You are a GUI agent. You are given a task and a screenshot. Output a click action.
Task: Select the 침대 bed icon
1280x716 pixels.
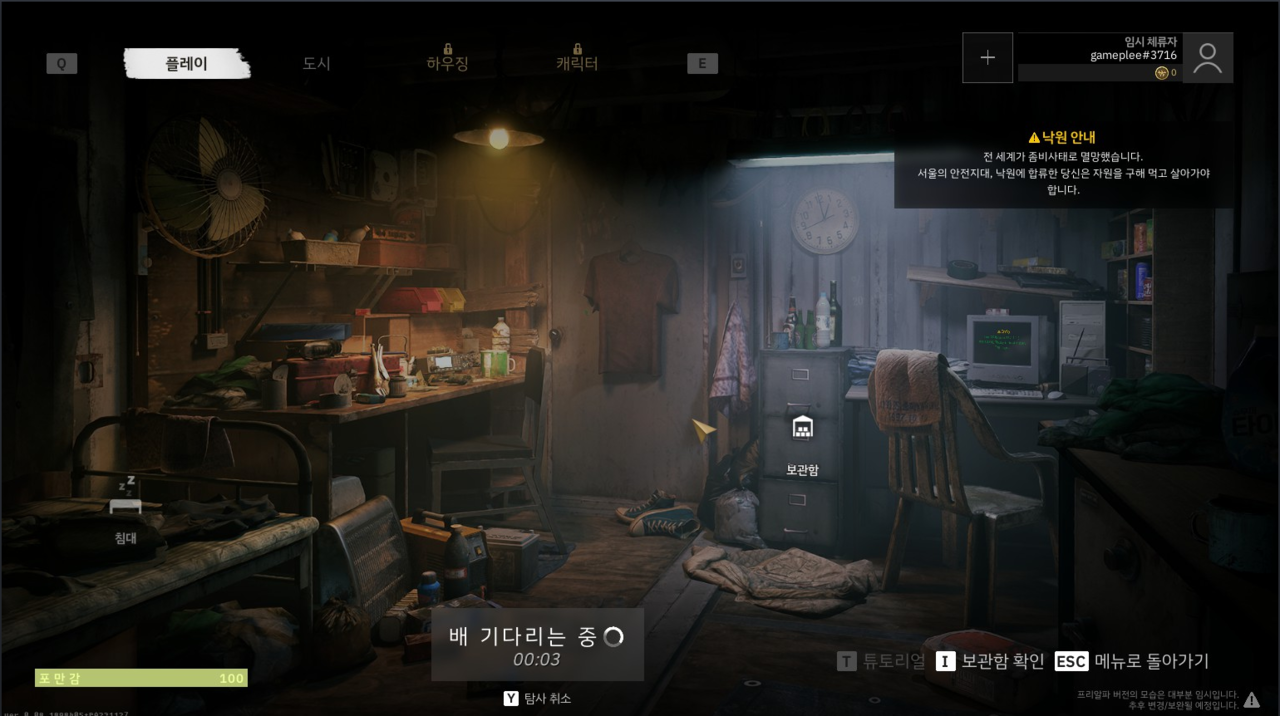click(125, 510)
